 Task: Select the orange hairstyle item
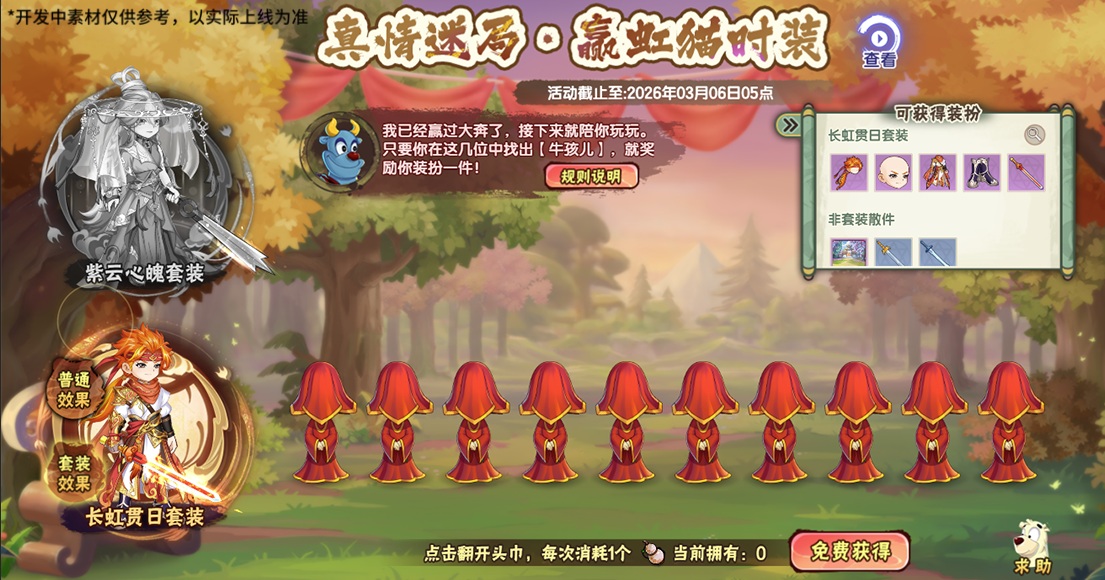(849, 172)
